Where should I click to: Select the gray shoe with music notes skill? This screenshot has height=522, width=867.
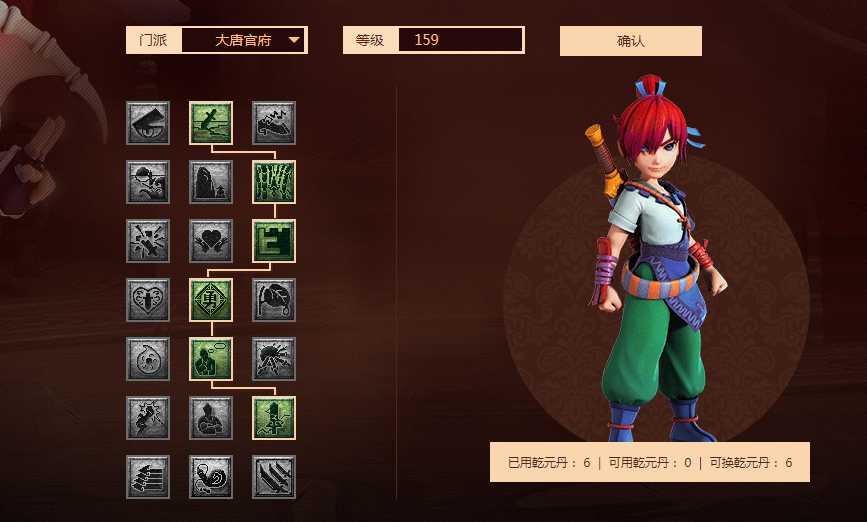[273, 123]
